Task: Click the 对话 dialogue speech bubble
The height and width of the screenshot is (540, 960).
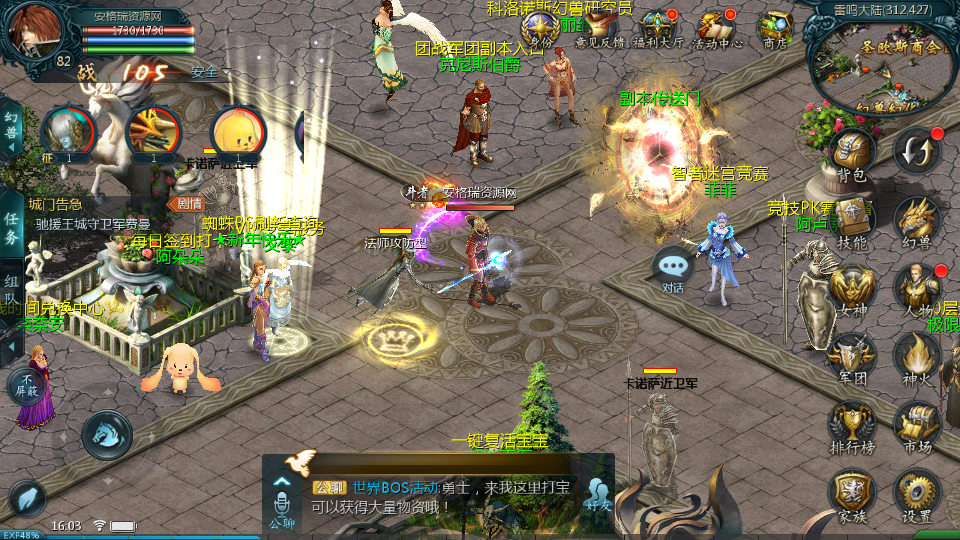Action: pos(673,268)
